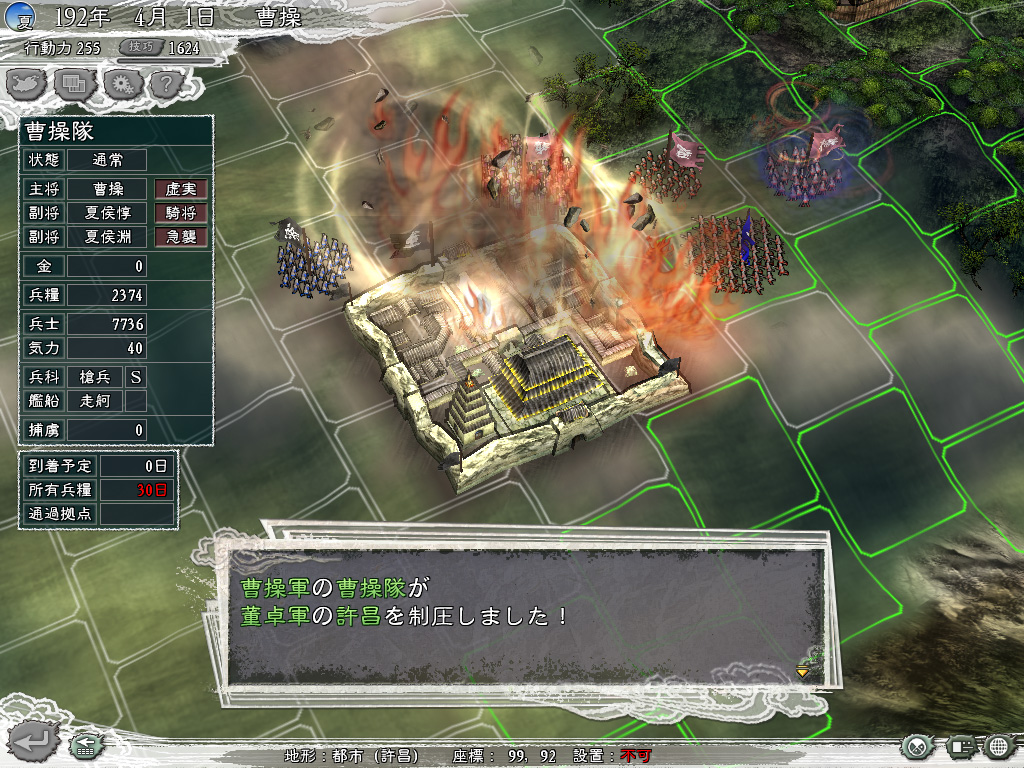Select the 騎将 skill of 夏侯惇
This screenshot has width=1024, height=768.
(x=180, y=213)
